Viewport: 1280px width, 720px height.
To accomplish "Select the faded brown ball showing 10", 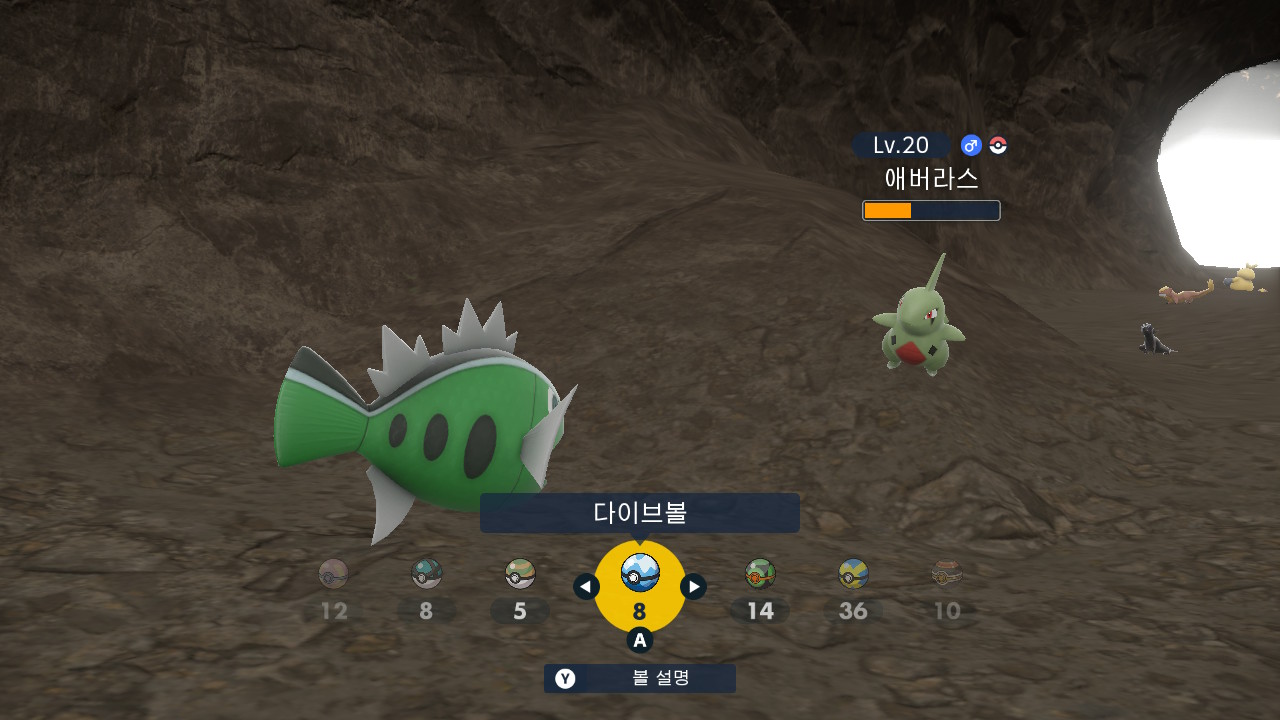I will [x=946, y=574].
